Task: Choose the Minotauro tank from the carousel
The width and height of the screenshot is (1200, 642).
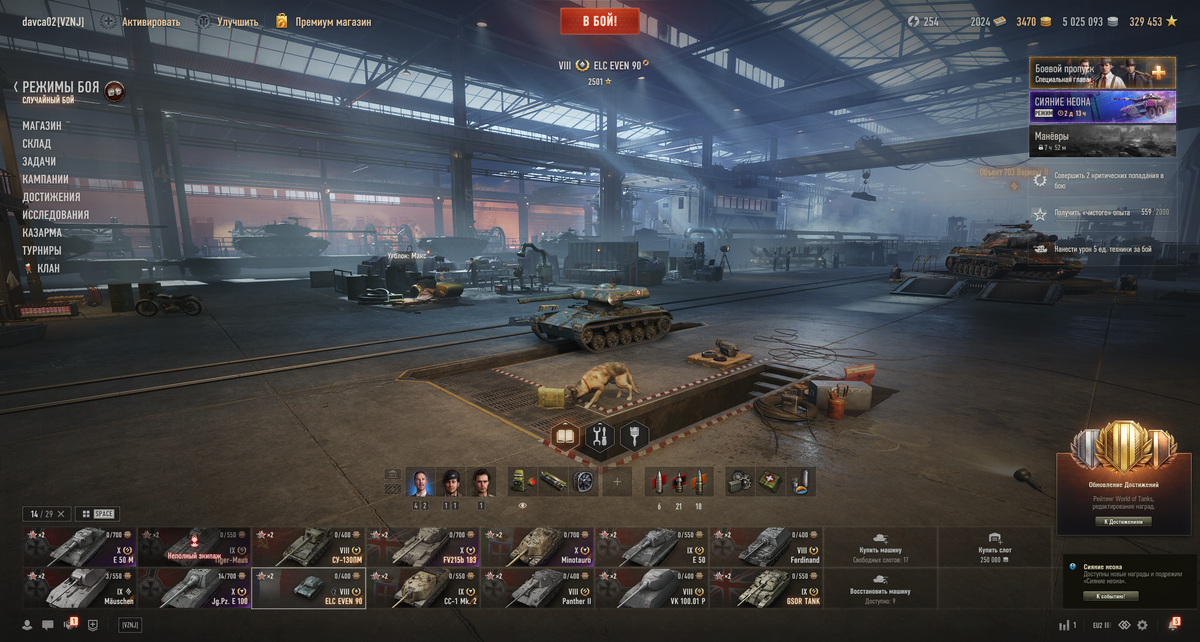Action: 536,547
